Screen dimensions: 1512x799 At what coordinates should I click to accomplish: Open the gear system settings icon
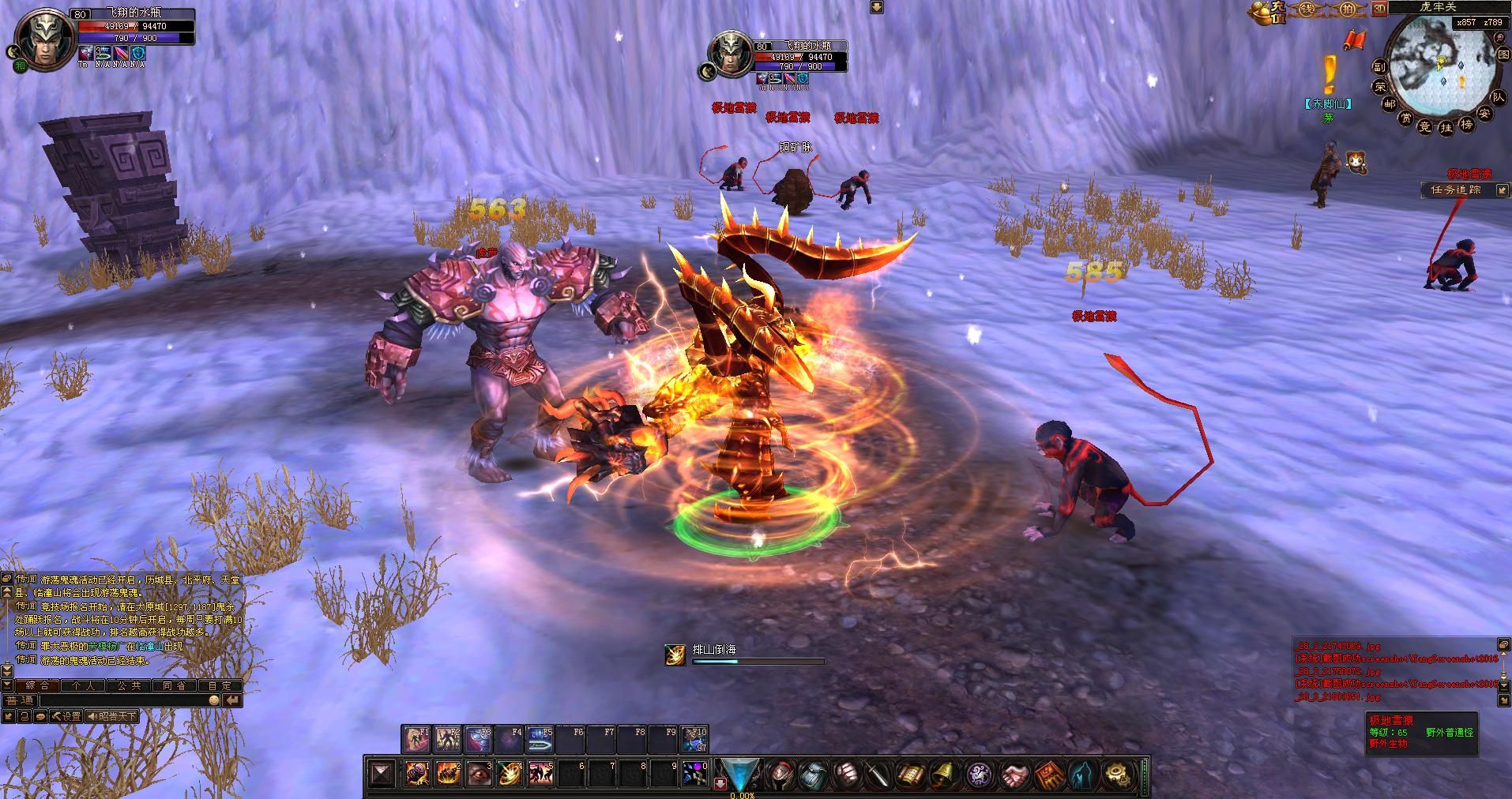[x=1116, y=775]
